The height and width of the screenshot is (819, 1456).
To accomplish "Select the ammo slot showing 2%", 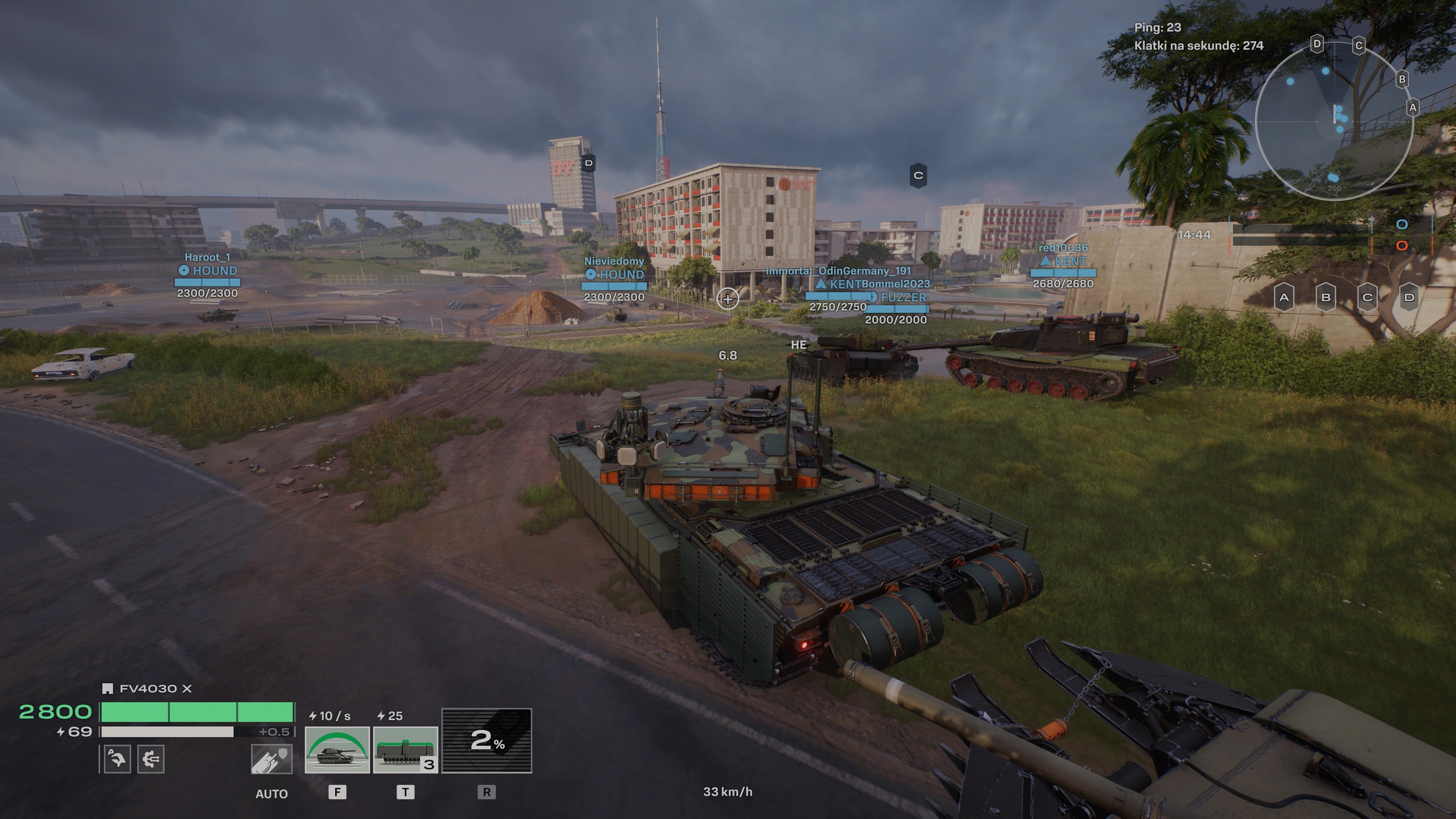I will point(486,740).
